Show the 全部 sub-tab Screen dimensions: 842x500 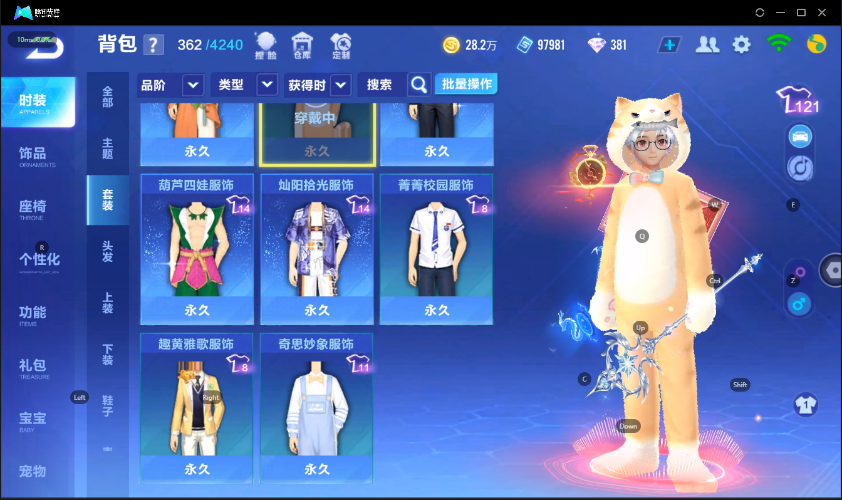point(107,96)
